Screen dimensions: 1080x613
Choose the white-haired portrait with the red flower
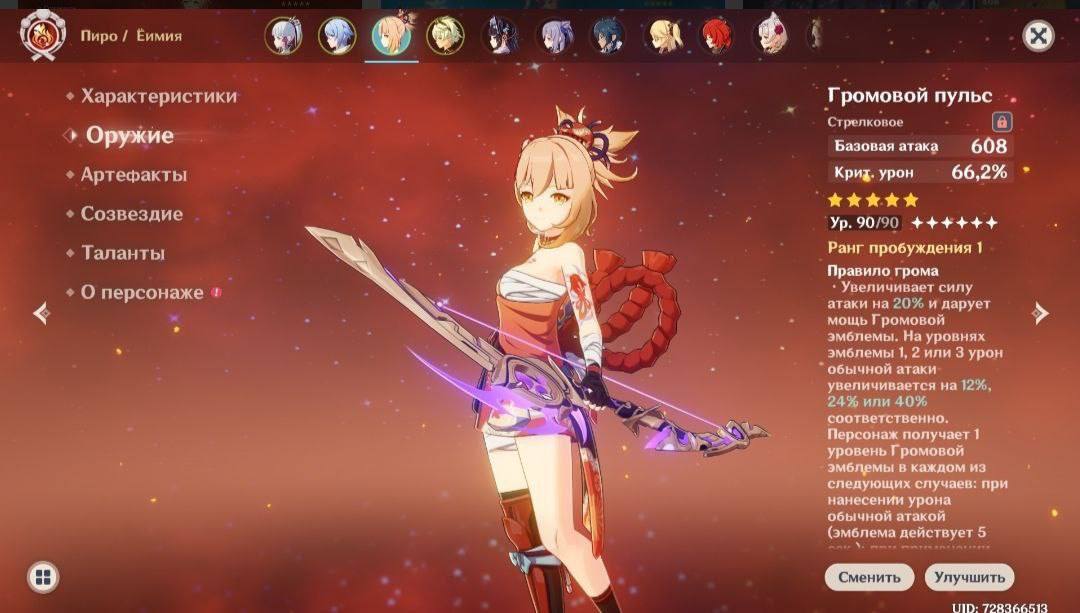click(x=770, y=36)
